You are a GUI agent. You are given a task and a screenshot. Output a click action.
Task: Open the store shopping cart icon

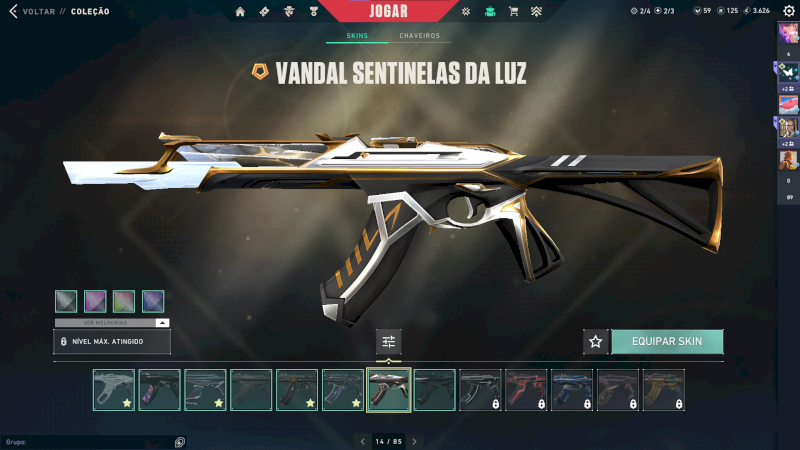513,12
